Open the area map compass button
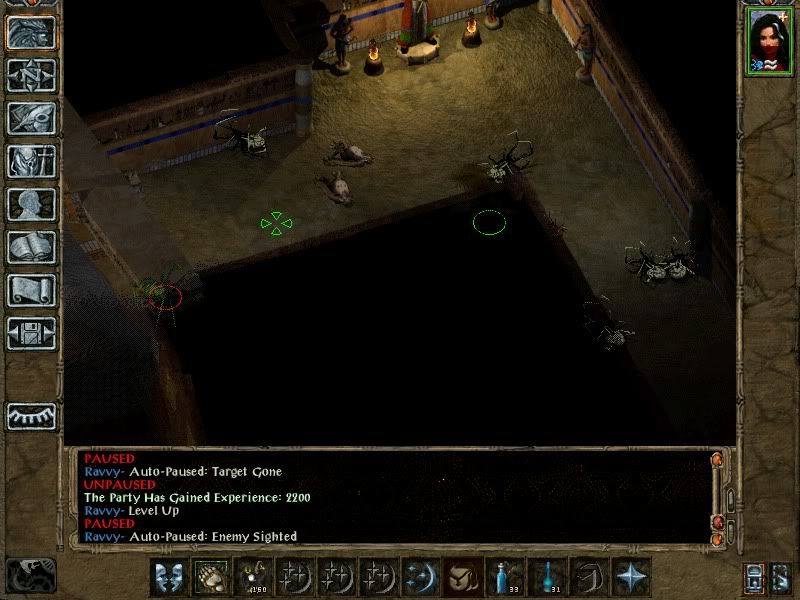This screenshot has height=600, width=800. pyautogui.click(x=31, y=75)
